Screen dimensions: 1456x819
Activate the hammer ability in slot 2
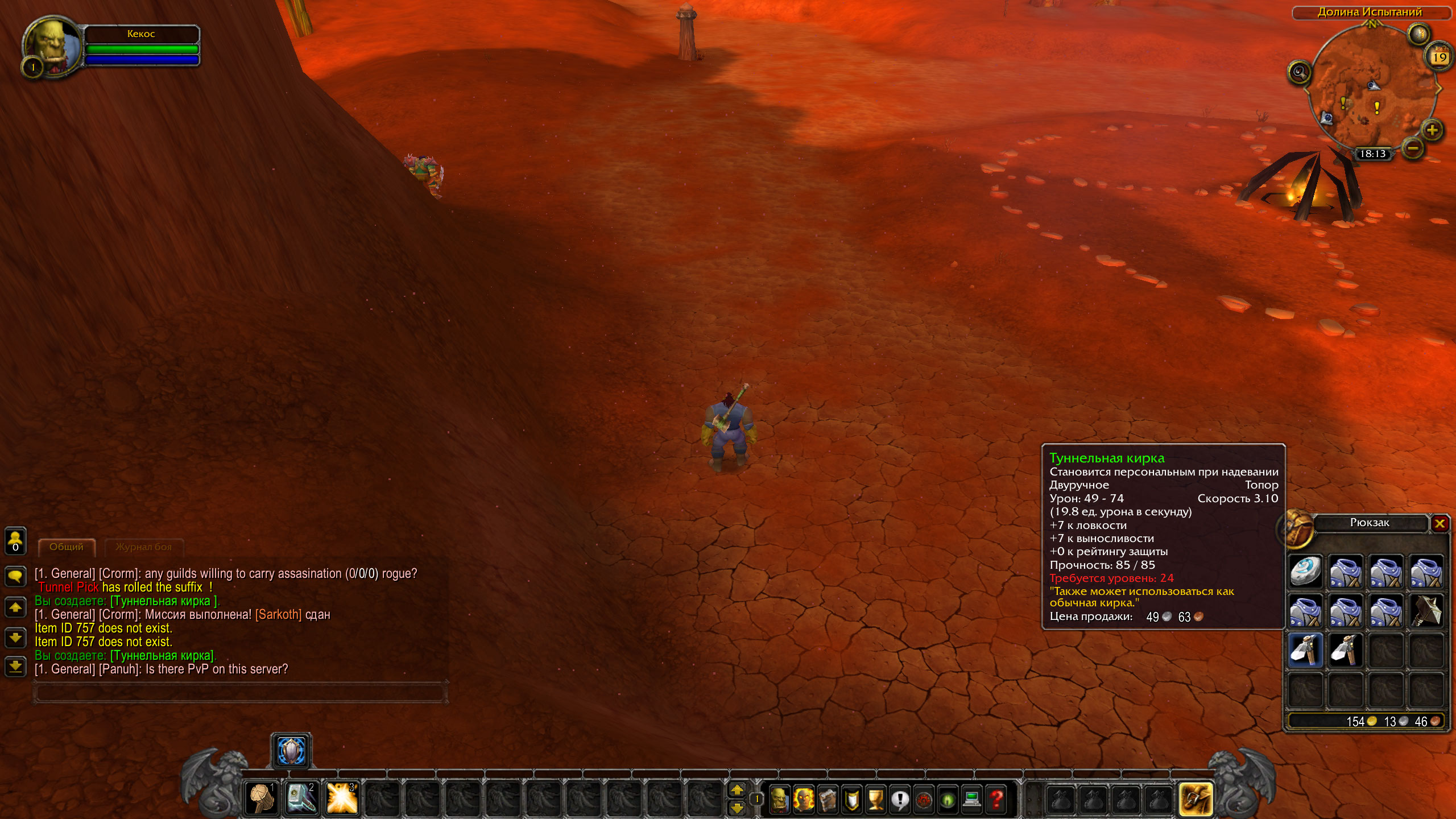(301, 798)
